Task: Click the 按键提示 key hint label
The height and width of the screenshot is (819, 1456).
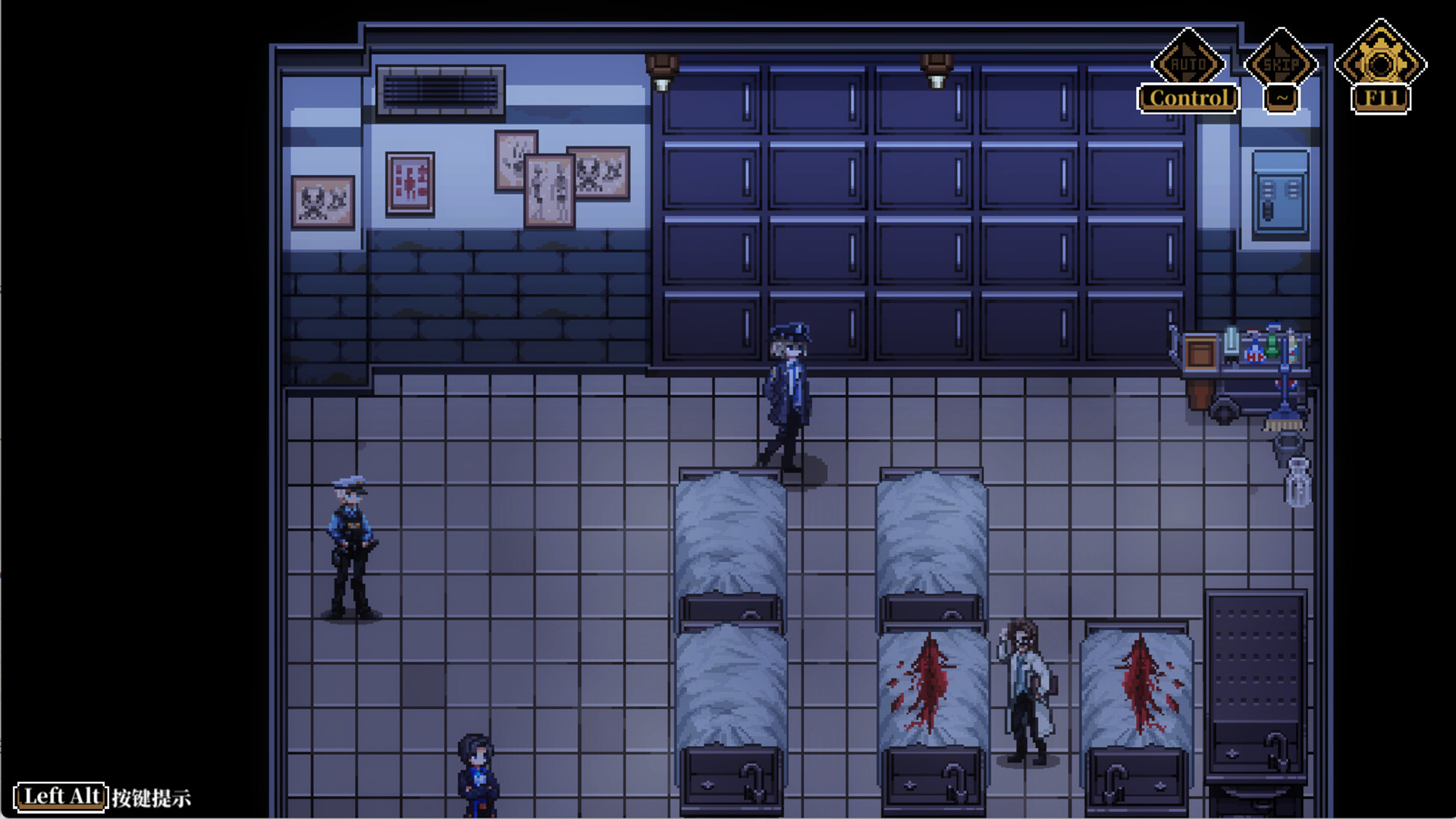Action: pos(152,798)
